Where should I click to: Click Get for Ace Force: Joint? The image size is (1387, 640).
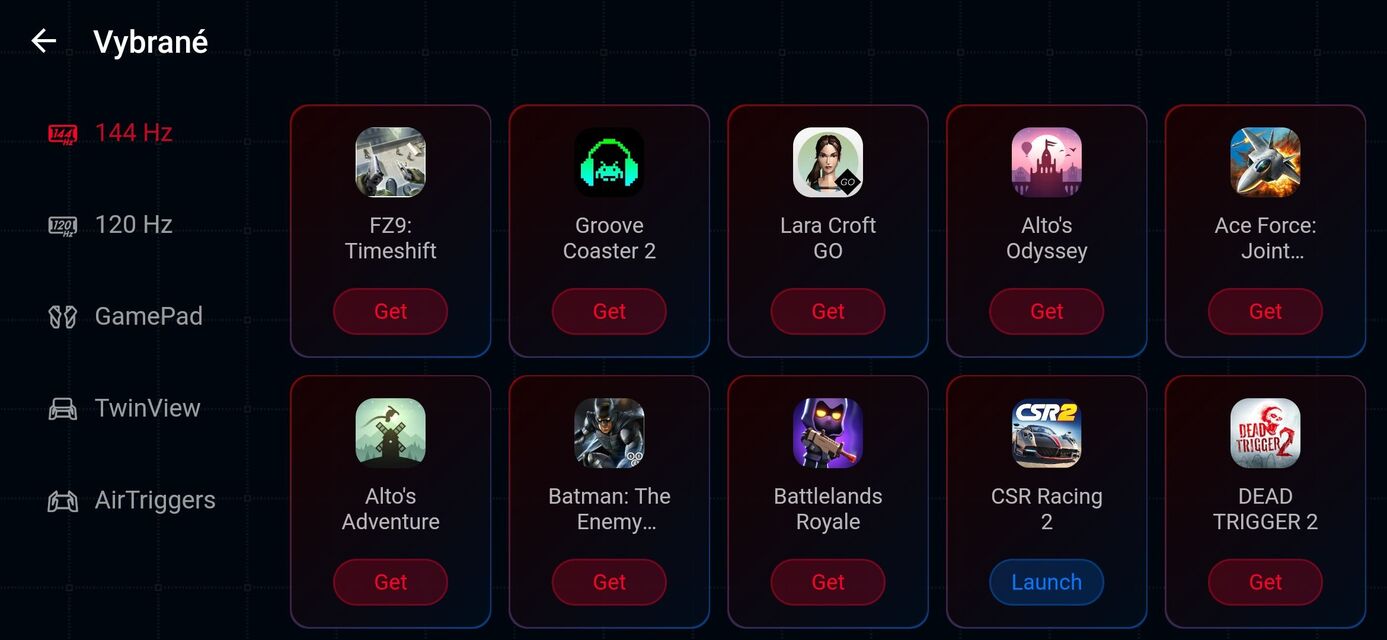pos(1265,311)
